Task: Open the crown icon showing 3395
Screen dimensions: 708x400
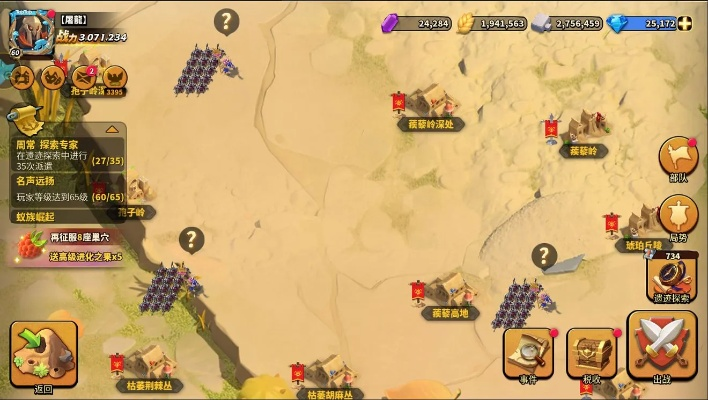Action: pyautogui.click(x=115, y=78)
